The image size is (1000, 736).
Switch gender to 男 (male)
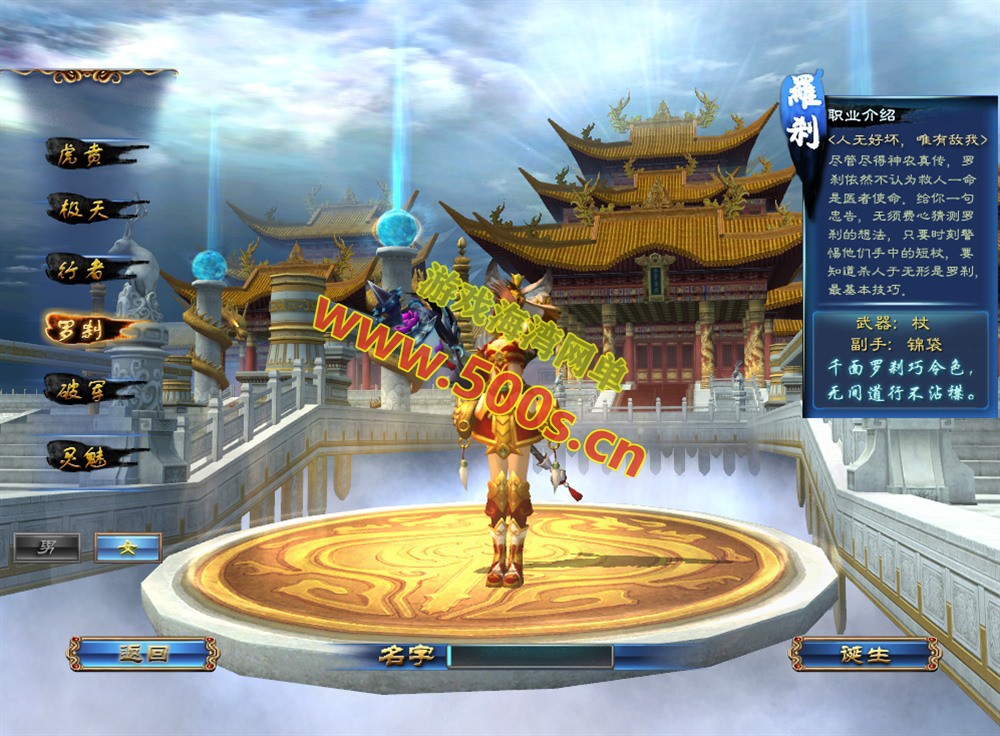click(46, 547)
